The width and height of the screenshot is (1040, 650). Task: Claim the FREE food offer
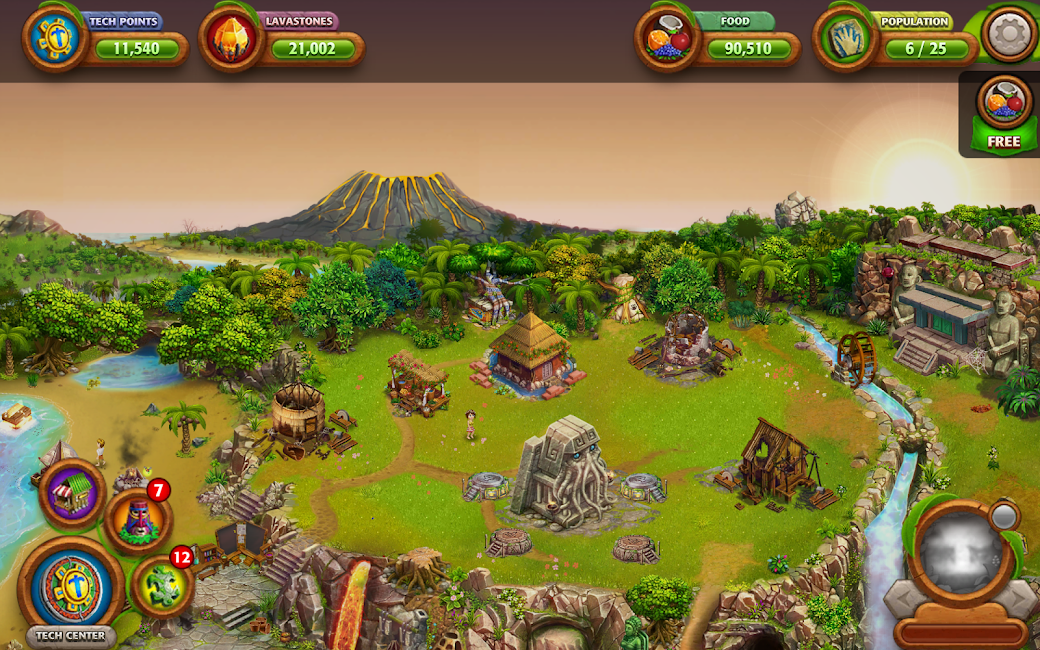[1004, 114]
